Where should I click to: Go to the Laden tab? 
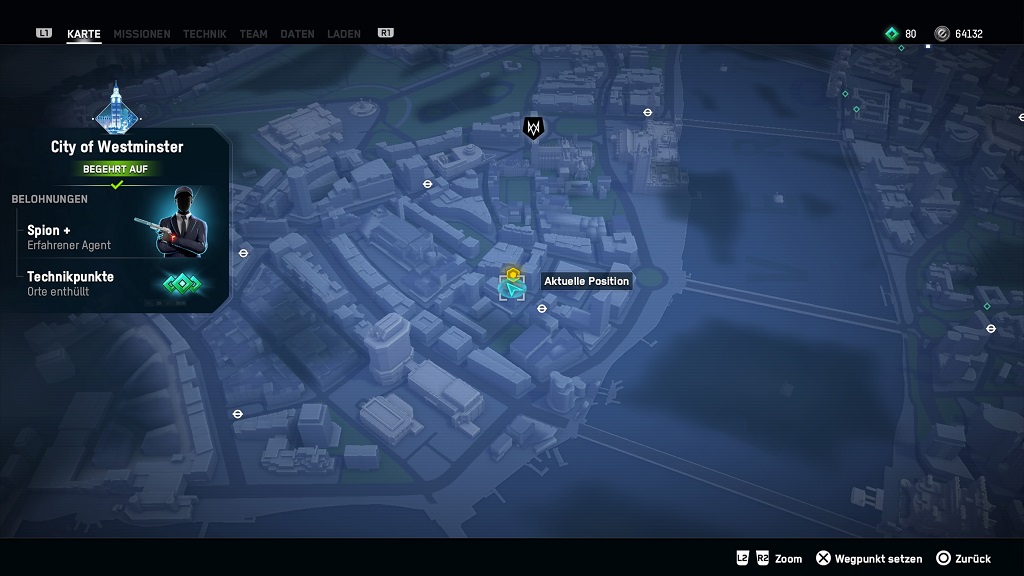344,34
